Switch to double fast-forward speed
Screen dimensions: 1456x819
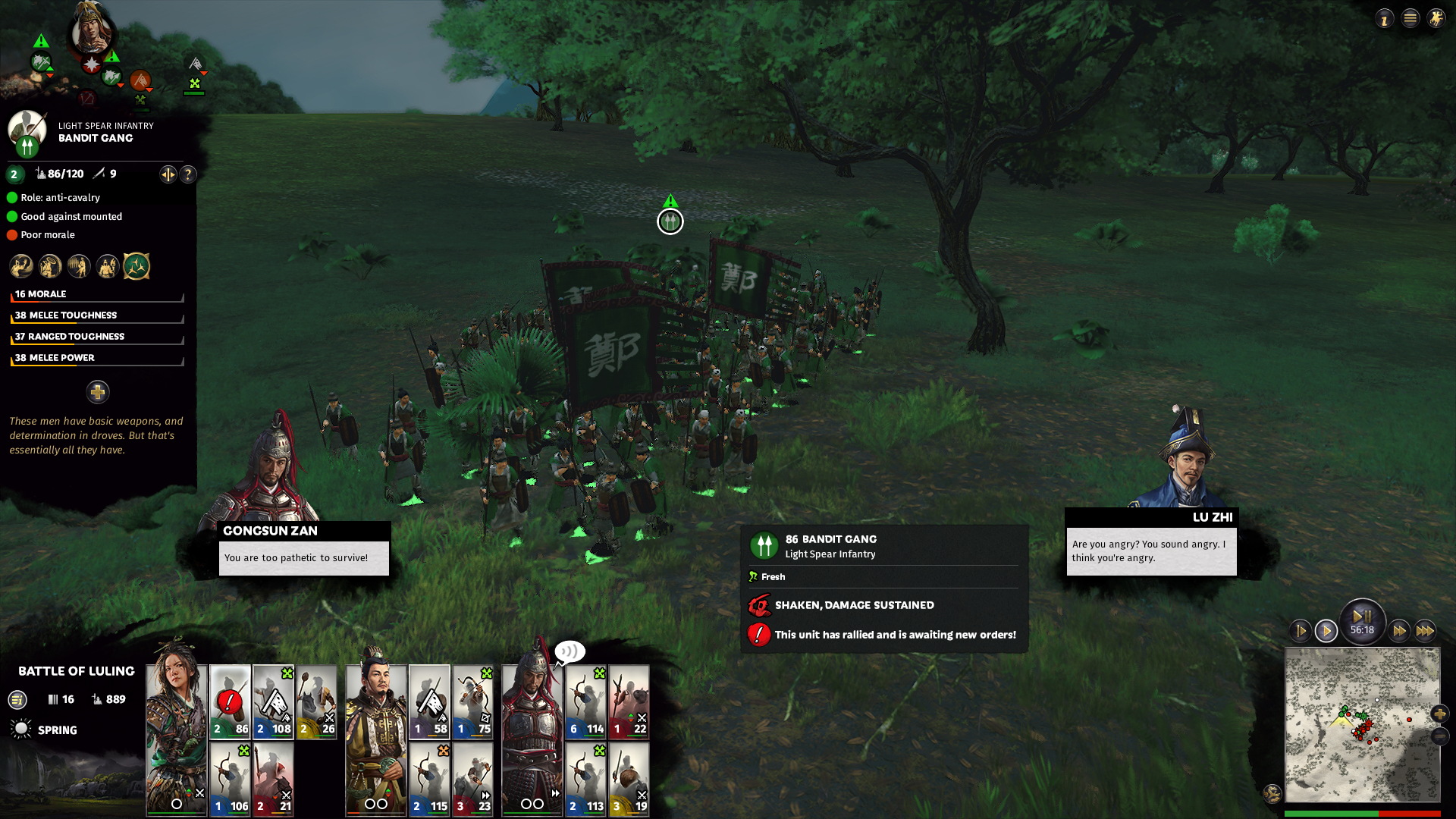1399,631
